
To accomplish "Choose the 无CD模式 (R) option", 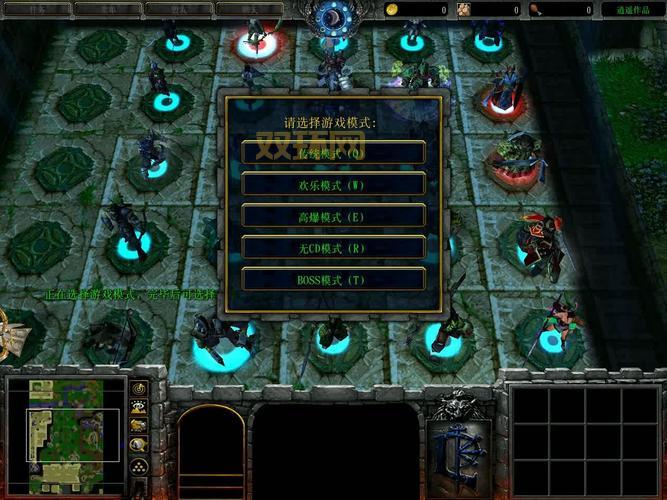I will point(333,248).
